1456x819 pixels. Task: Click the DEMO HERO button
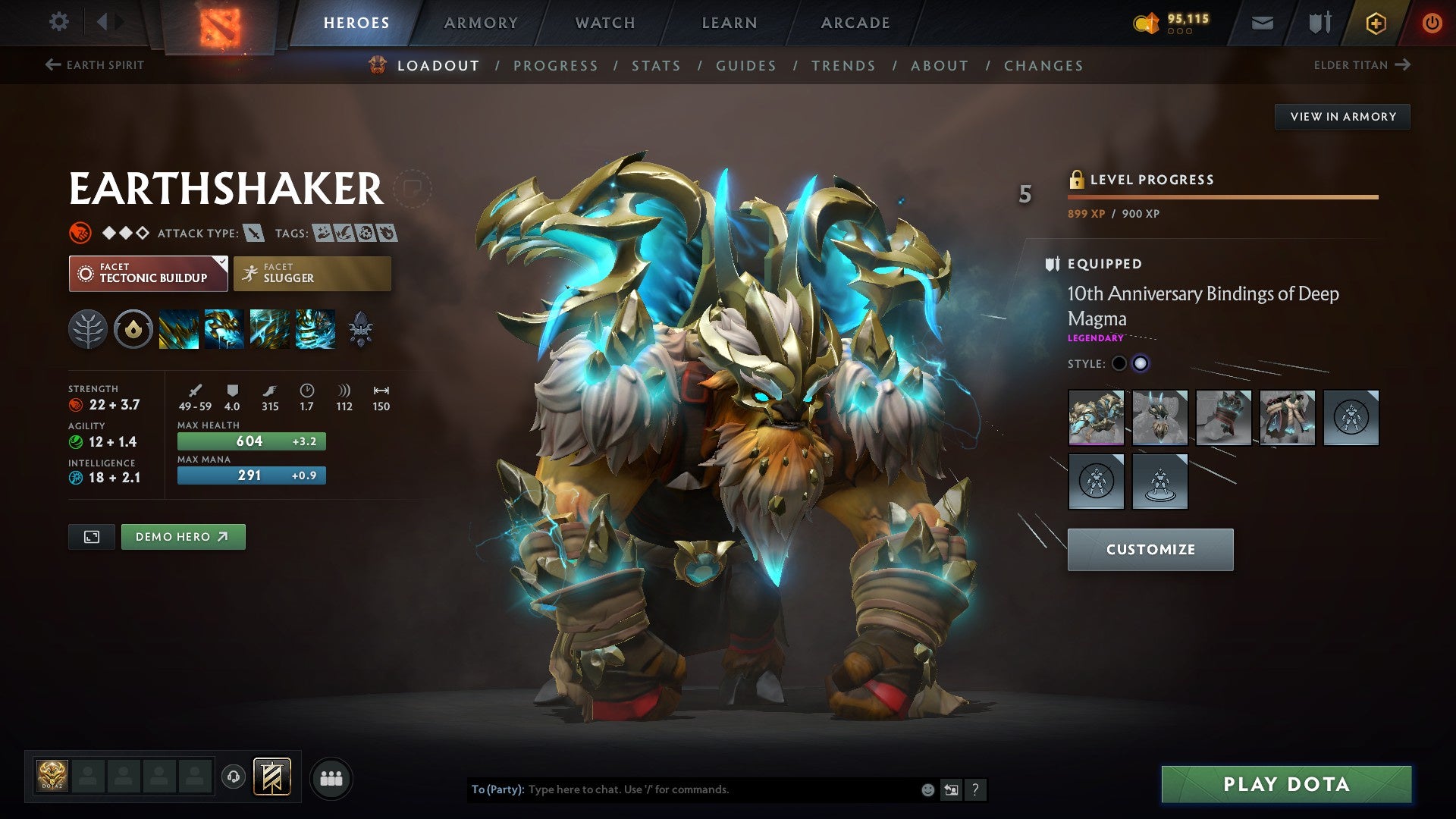(182, 536)
